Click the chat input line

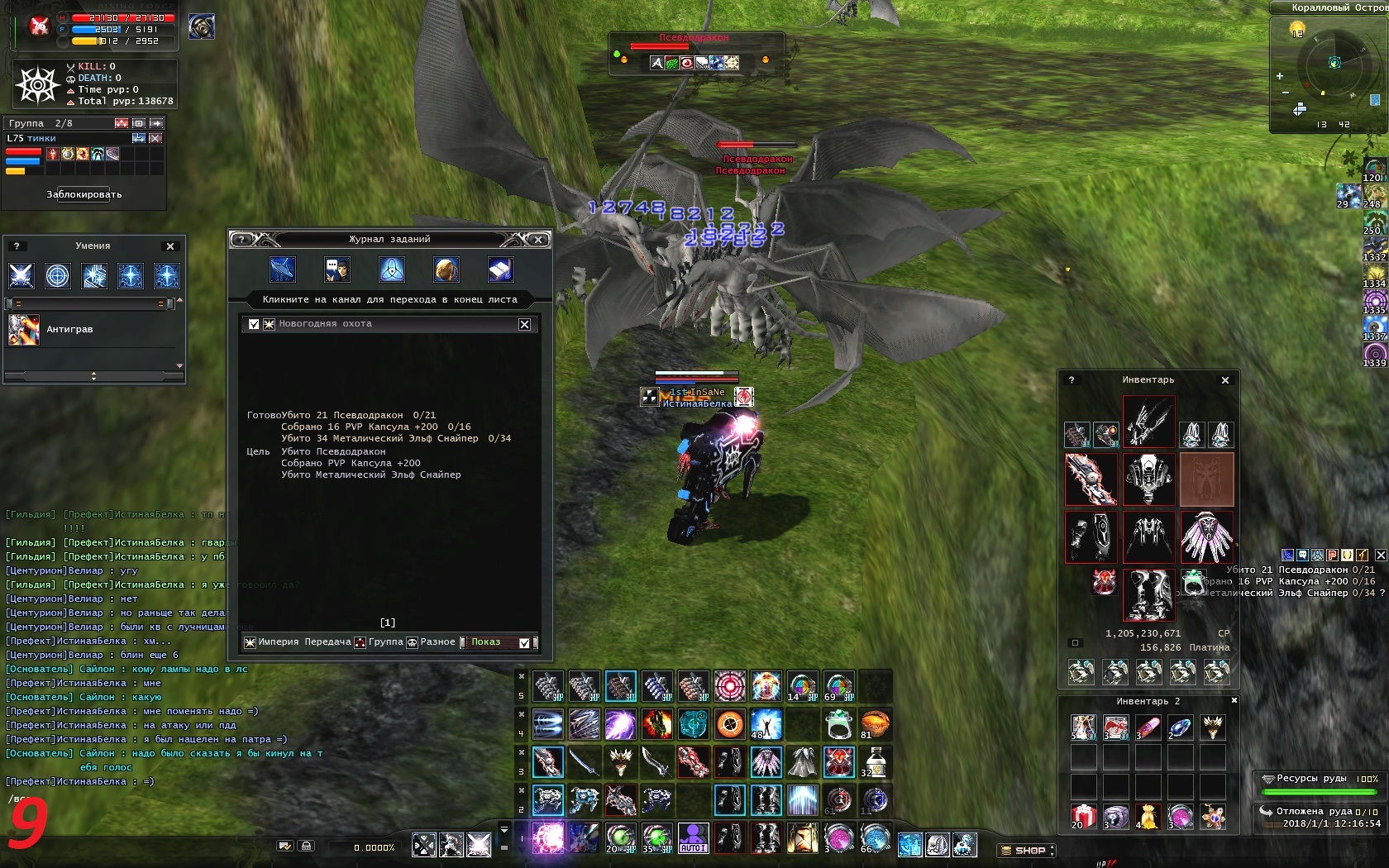pos(124,799)
